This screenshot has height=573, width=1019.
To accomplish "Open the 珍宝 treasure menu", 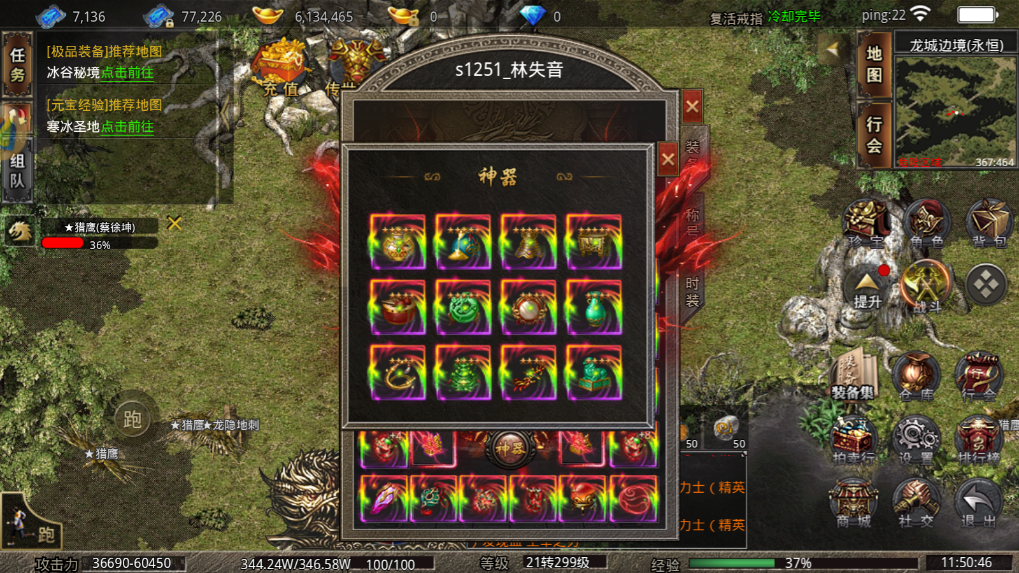I will tap(863, 223).
